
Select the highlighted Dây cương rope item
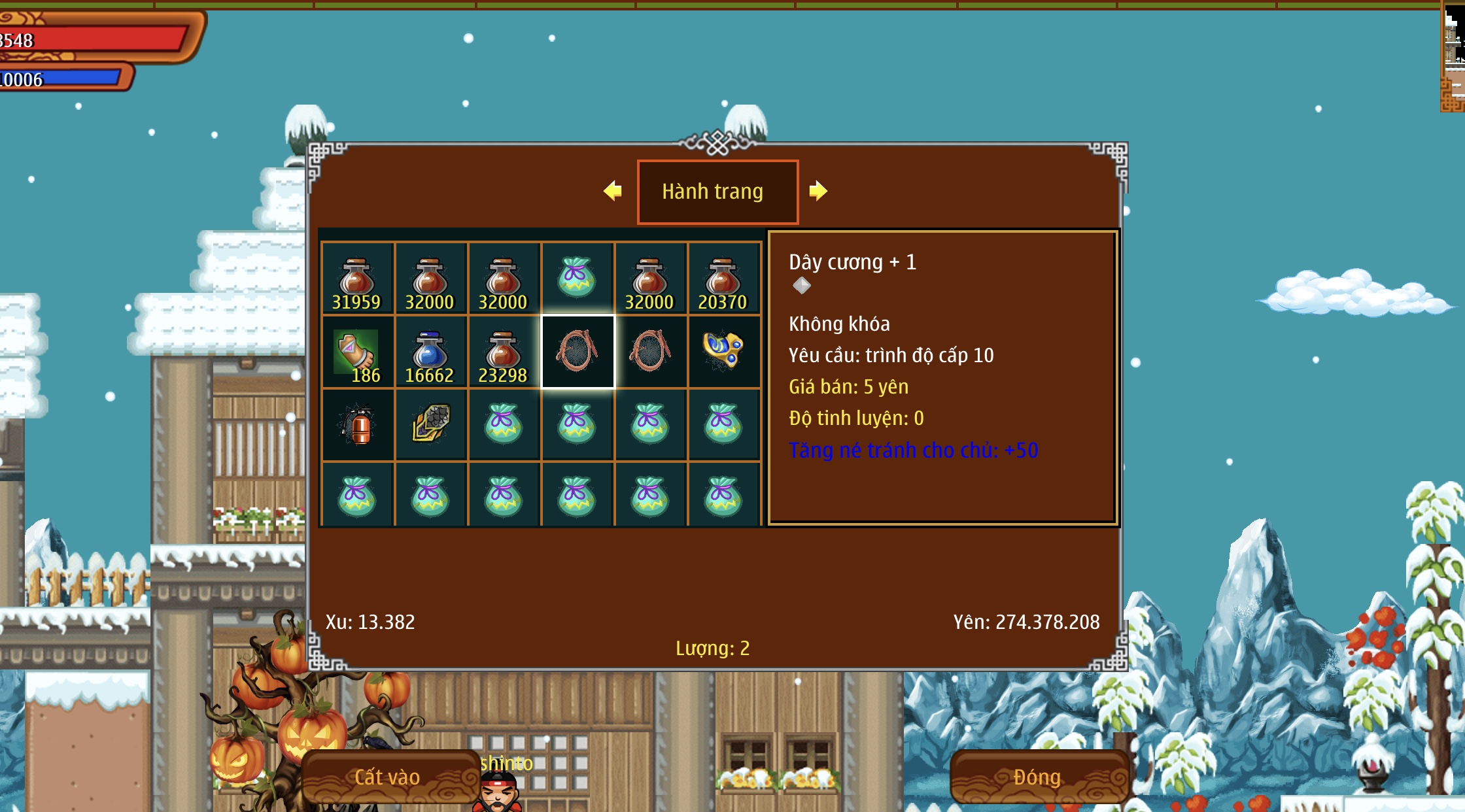(x=577, y=352)
